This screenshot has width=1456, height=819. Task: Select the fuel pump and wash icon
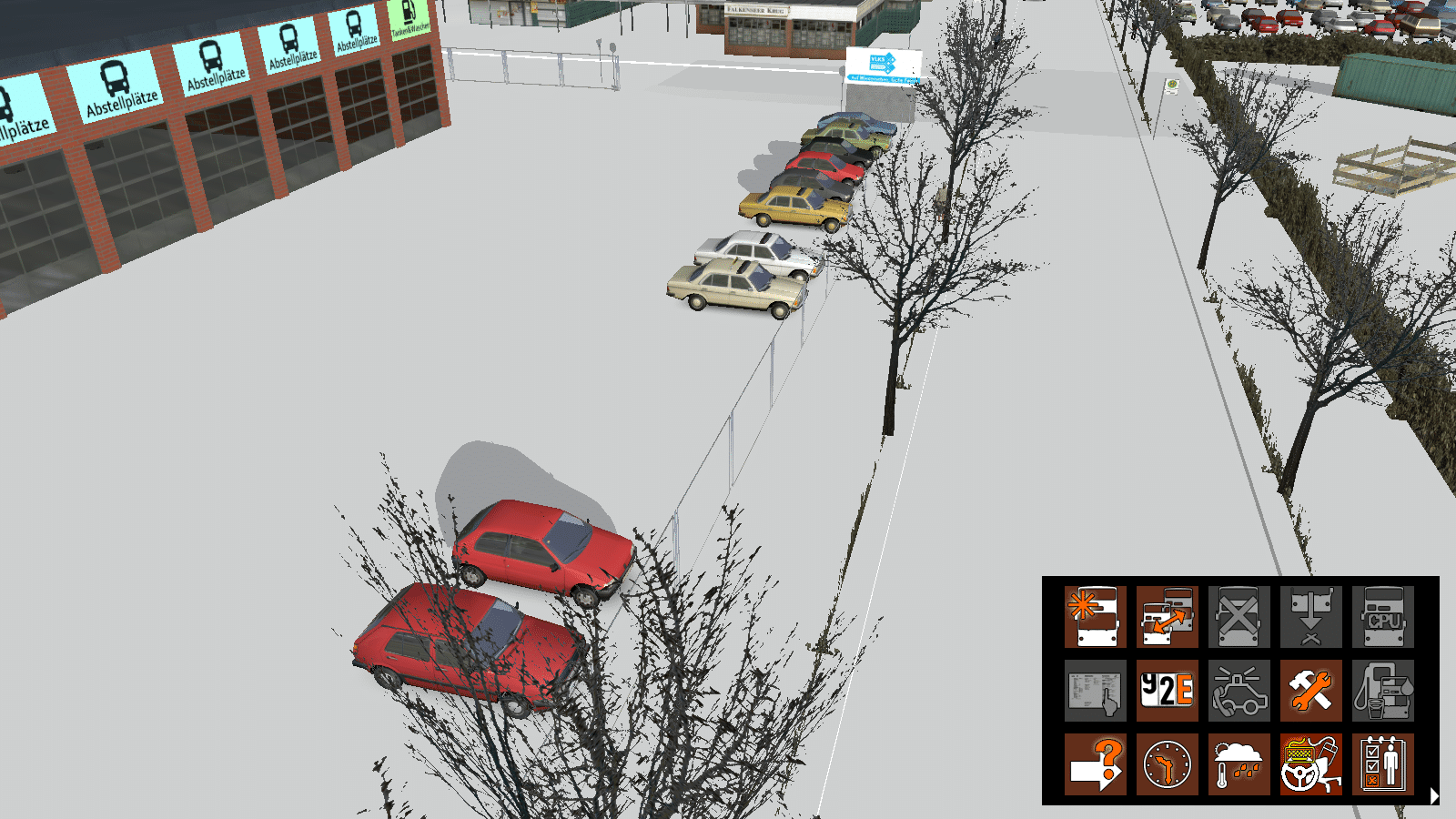[x=1382, y=691]
